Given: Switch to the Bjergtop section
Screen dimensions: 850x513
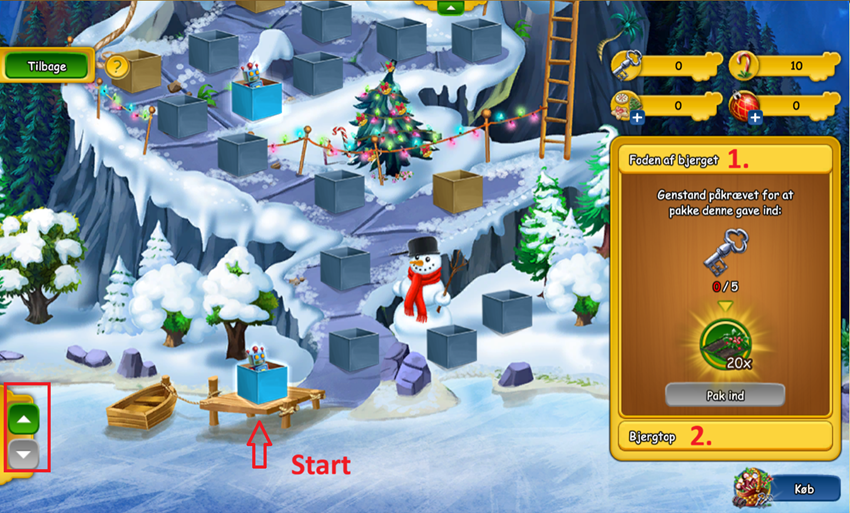Looking at the screenshot, I should 724,436.
